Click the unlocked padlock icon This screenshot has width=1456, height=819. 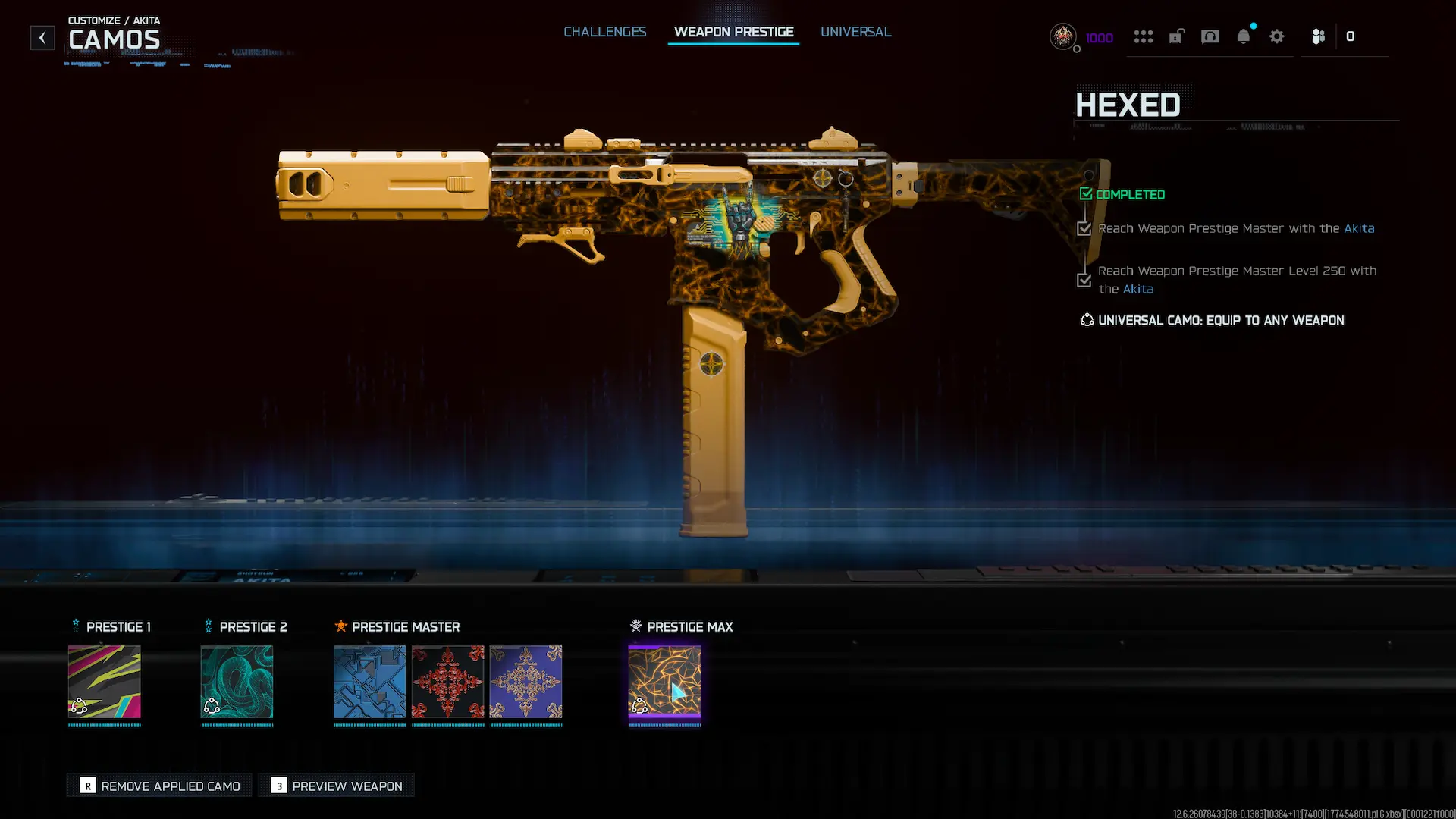(1176, 36)
